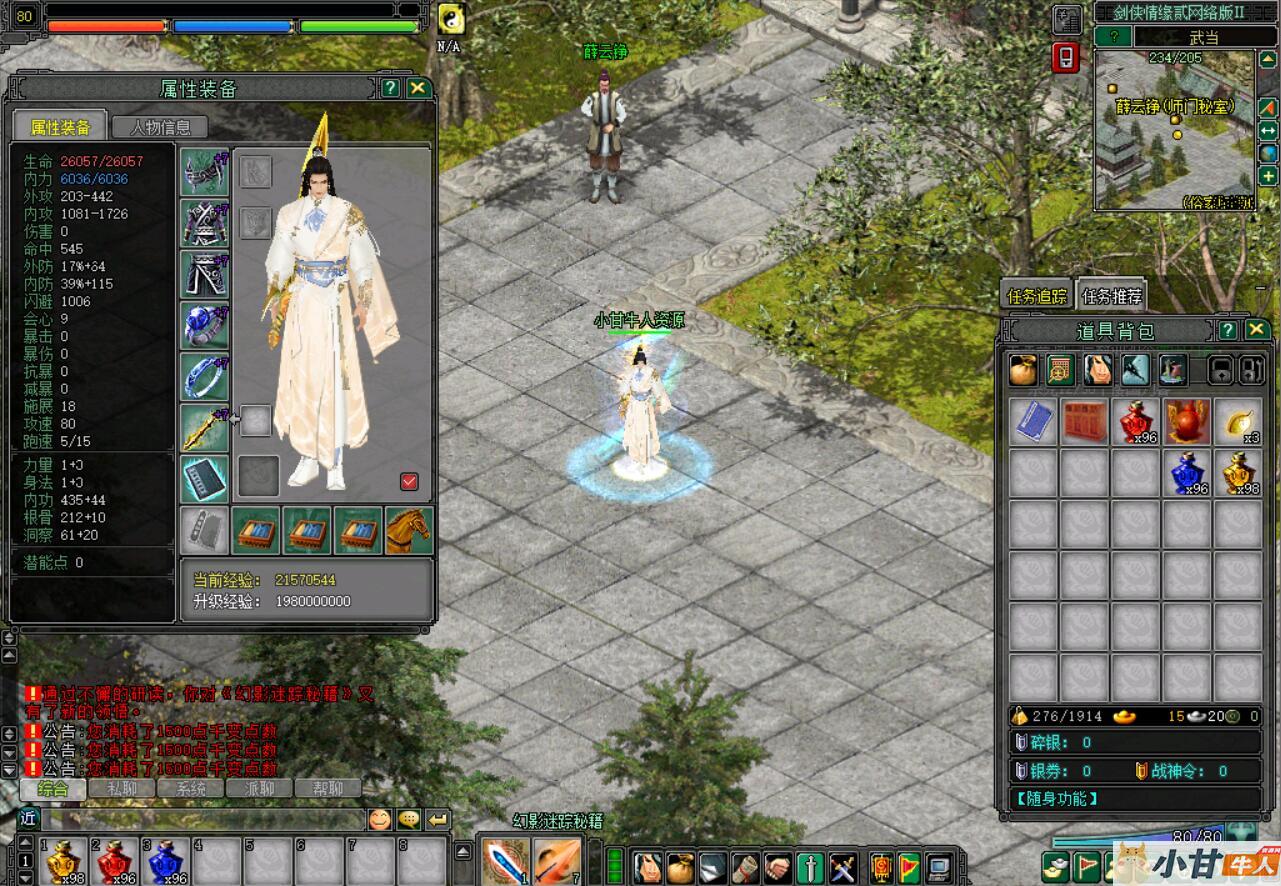This screenshot has width=1281, height=886.
Task: Select the equipped golden sword weapon slot
Action: tap(204, 427)
